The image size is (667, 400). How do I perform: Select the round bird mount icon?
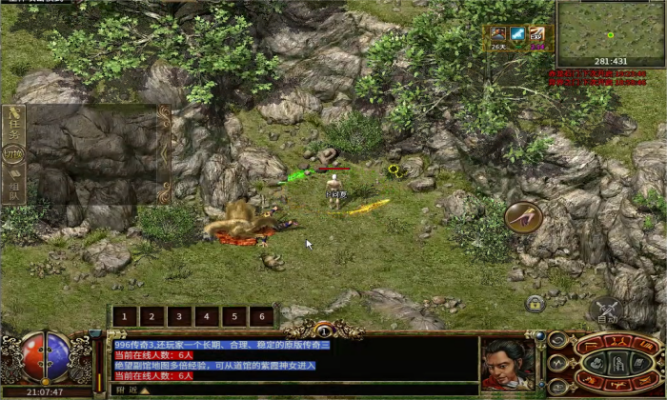click(523, 217)
